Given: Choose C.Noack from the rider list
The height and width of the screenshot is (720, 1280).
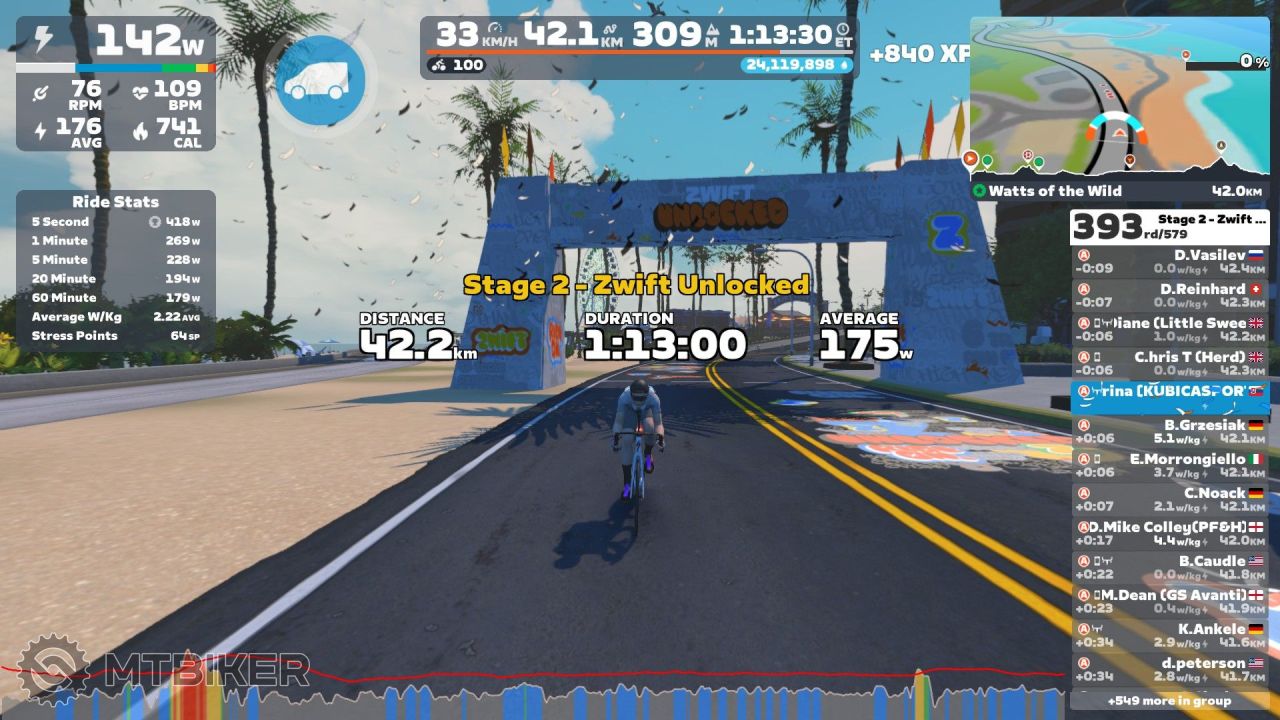Looking at the screenshot, I should pos(1169,500).
